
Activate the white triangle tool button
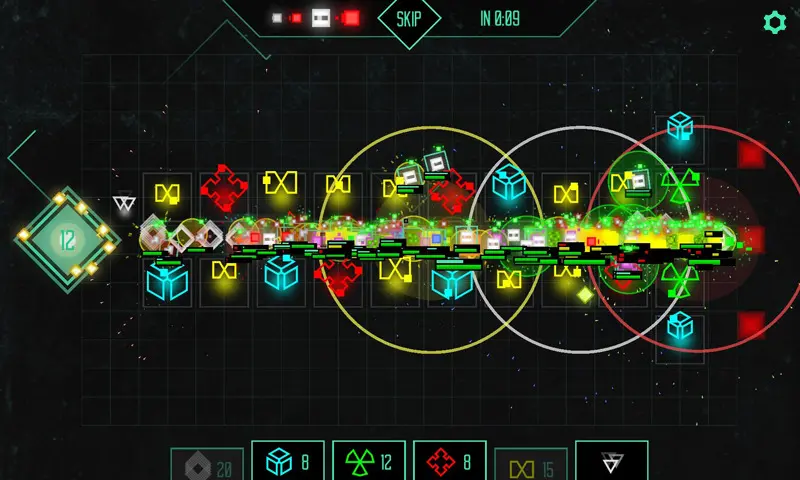coord(611,462)
